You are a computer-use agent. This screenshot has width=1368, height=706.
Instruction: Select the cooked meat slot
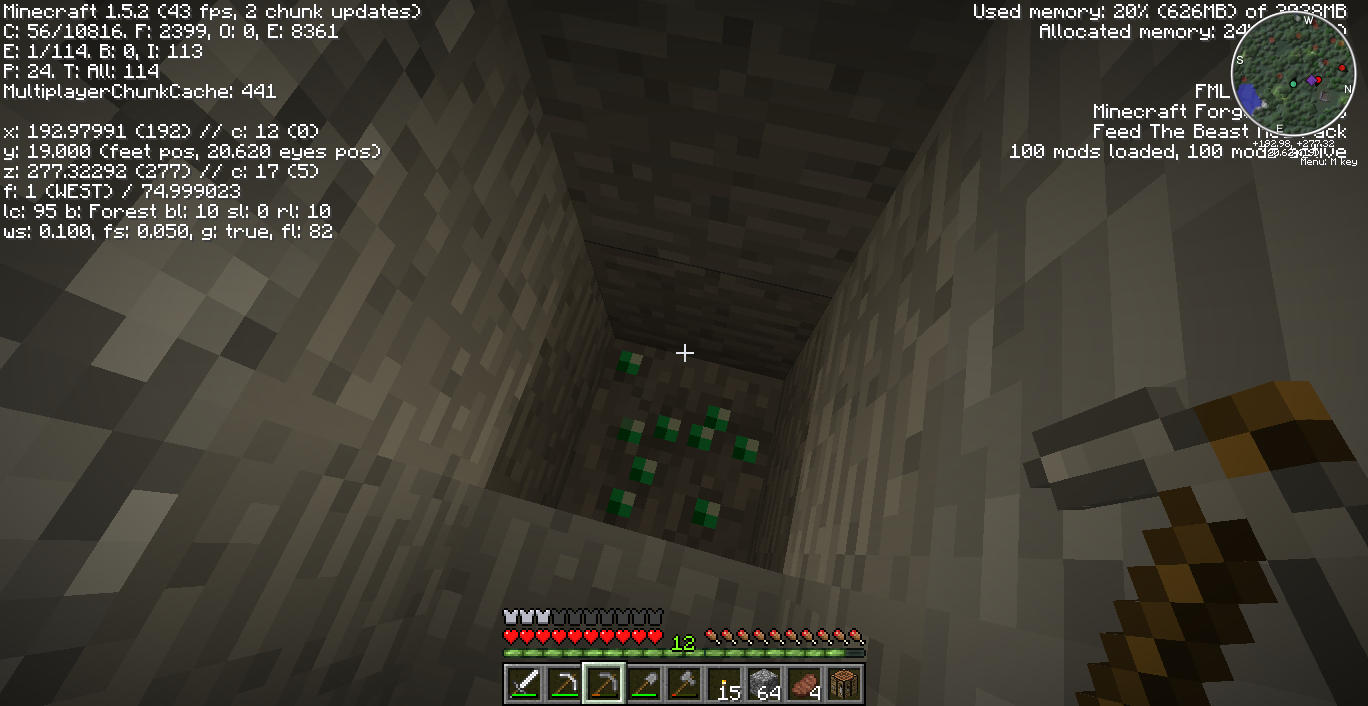tap(804, 684)
